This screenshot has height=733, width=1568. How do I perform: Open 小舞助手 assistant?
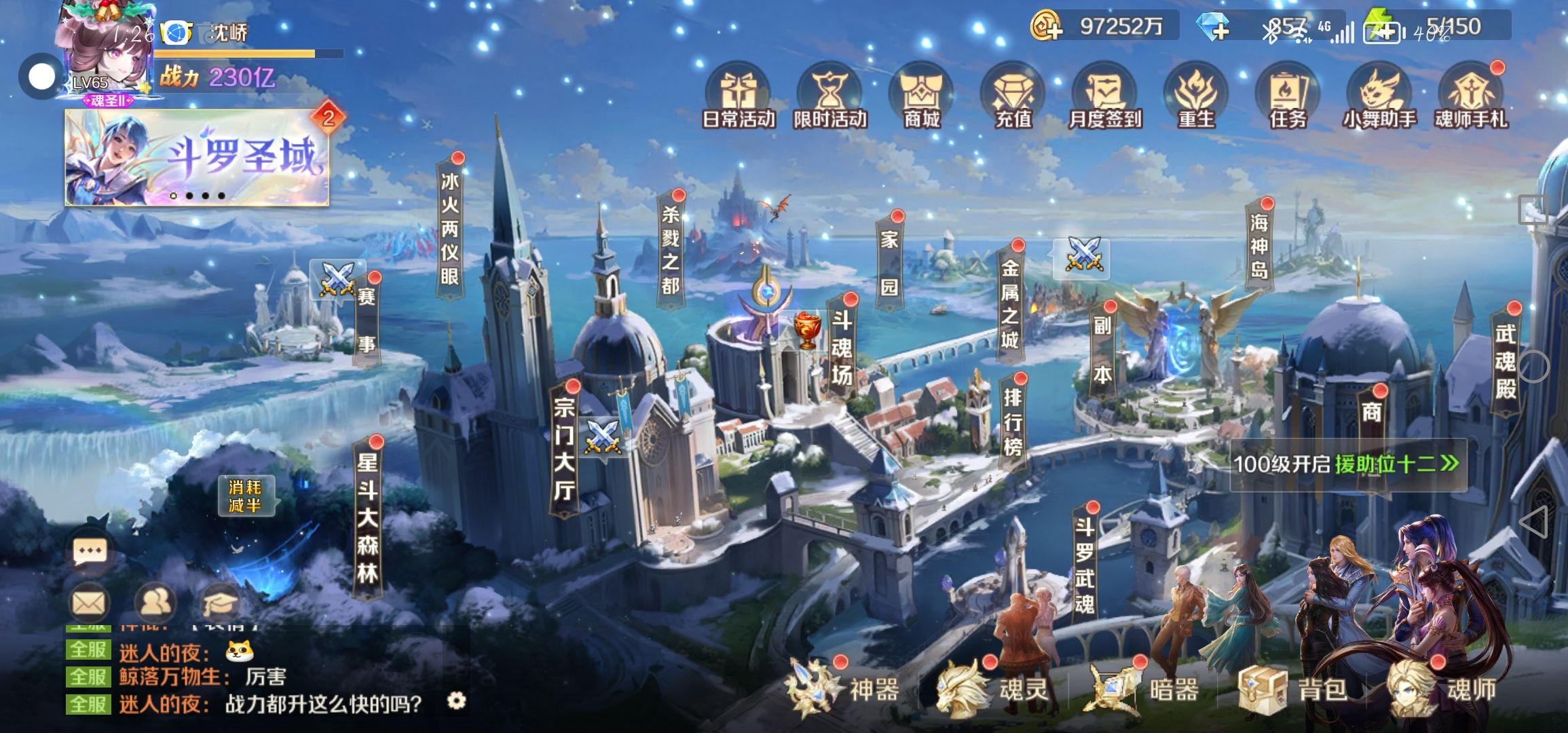(x=1379, y=96)
